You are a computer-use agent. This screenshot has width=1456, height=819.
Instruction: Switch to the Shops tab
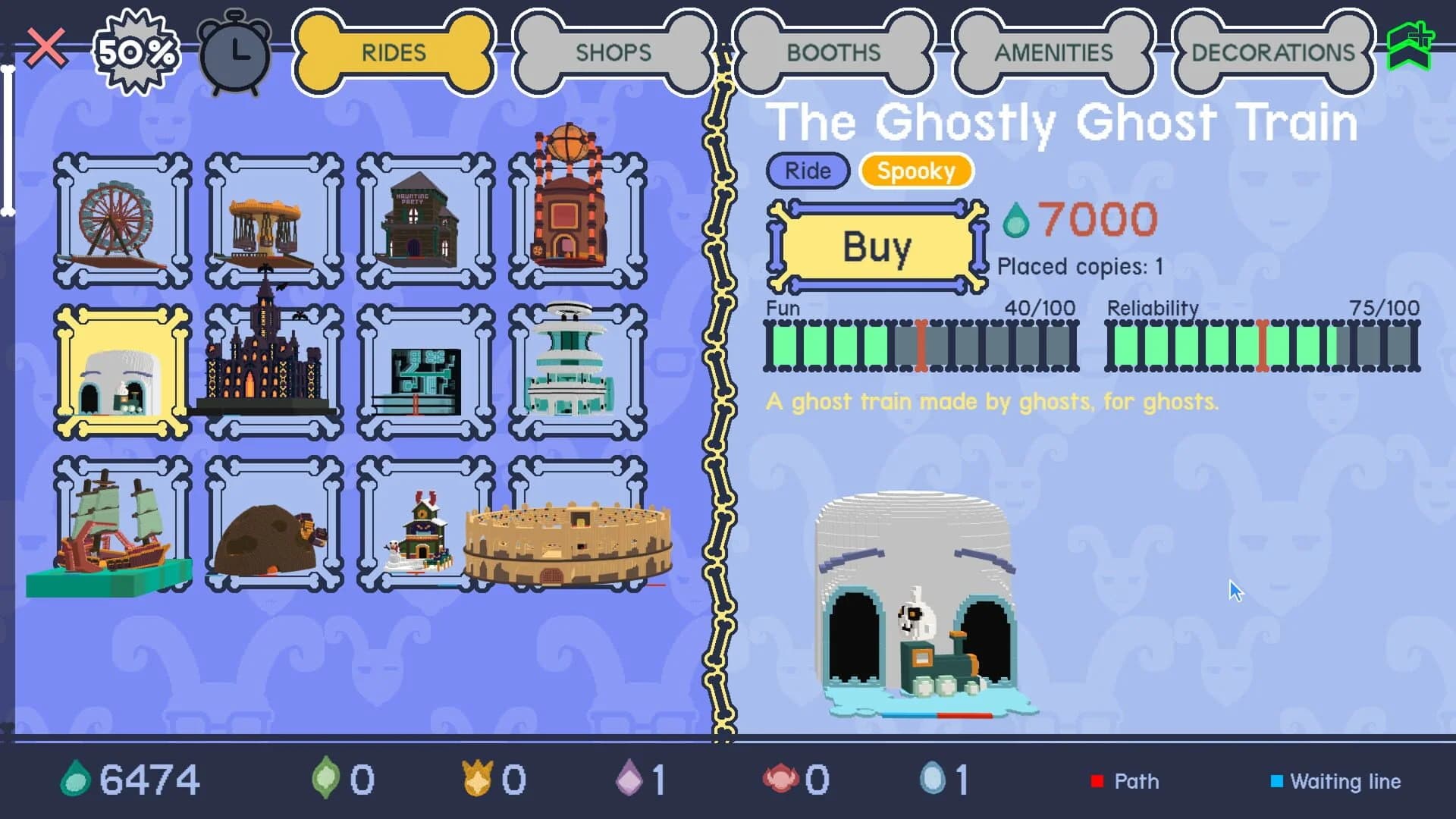coord(613,53)
